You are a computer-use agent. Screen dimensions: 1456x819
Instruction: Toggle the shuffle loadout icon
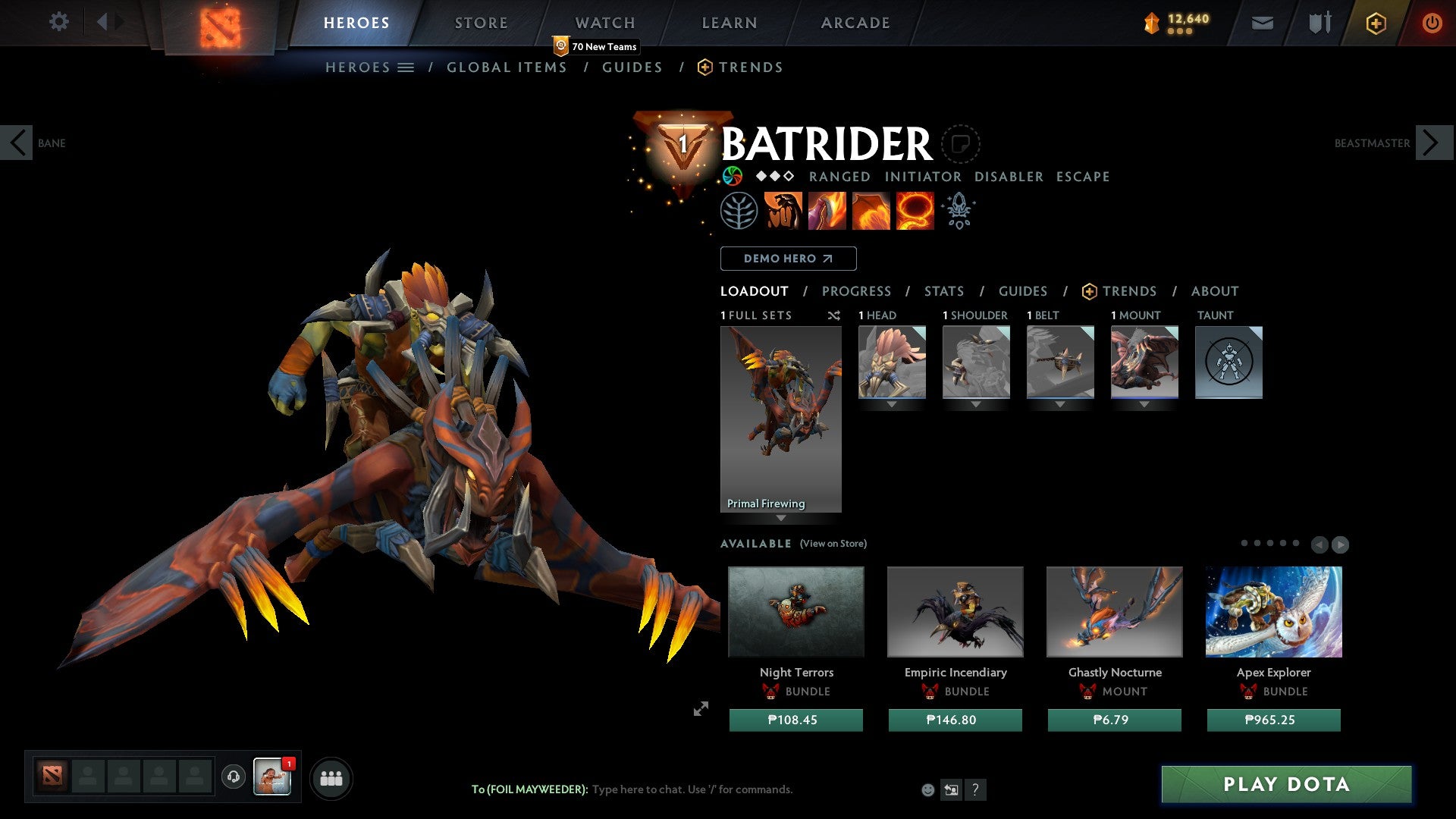pos(834,315)
